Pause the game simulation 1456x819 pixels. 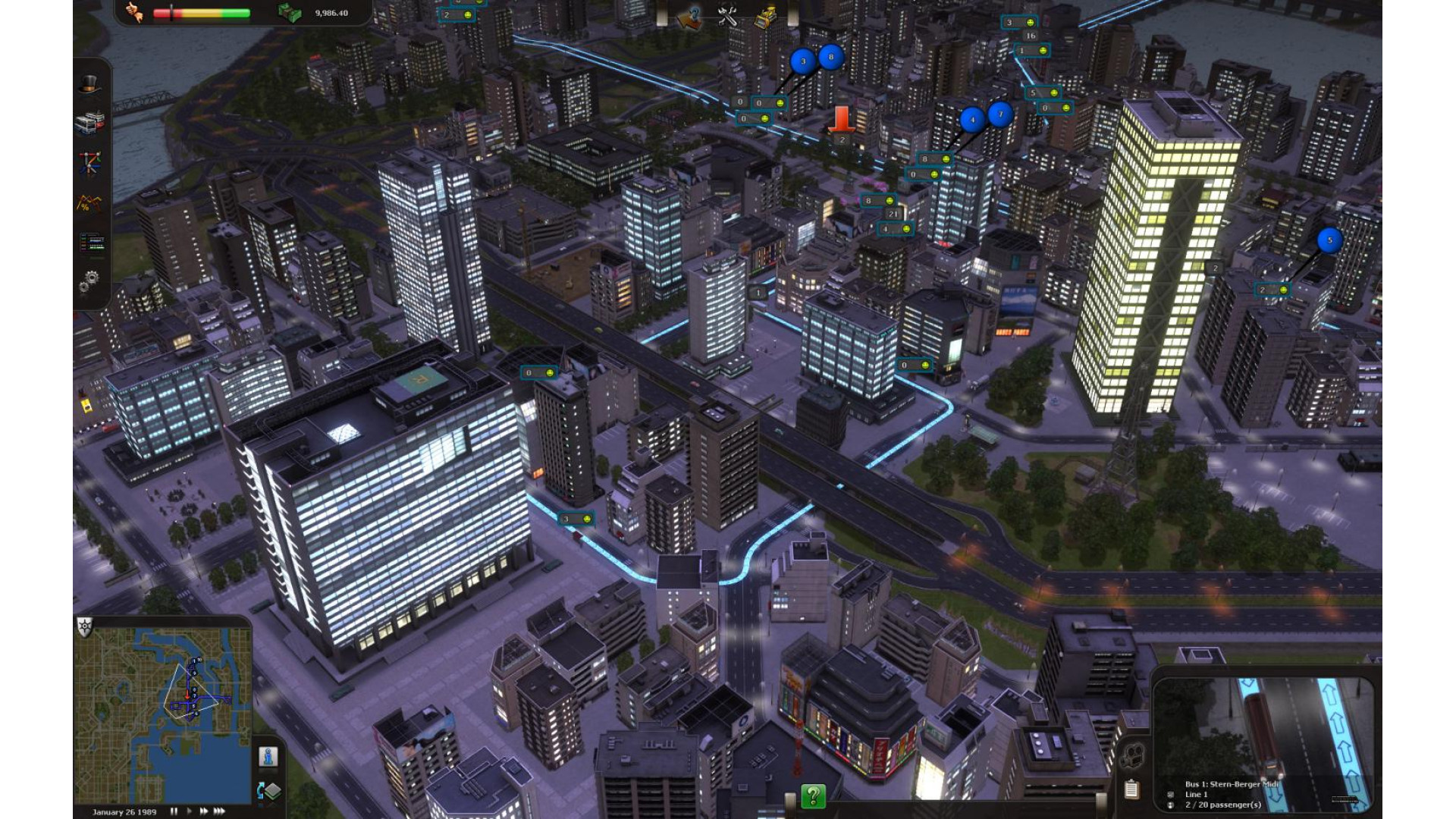coord(174,811)
